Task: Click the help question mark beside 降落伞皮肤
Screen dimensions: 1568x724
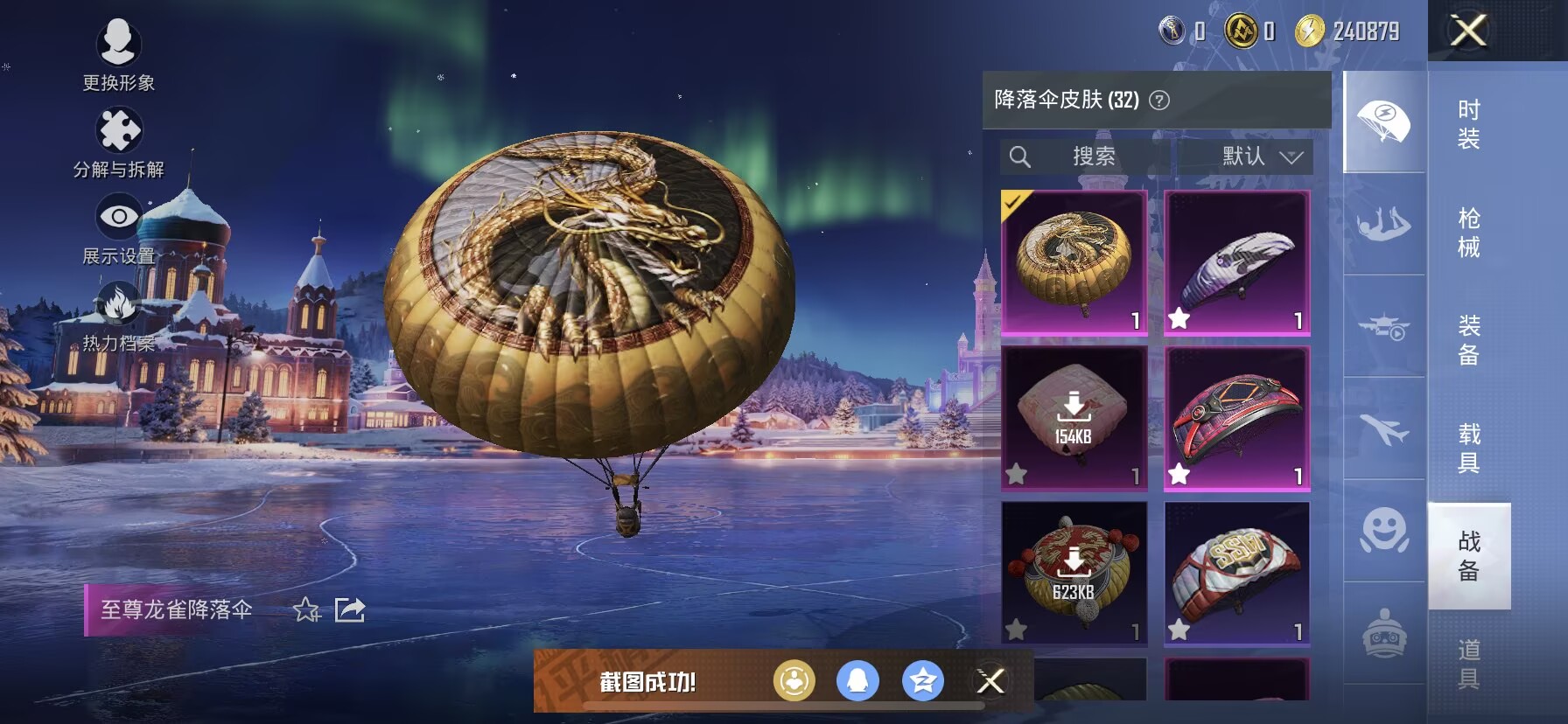Action: [1159, 101]
